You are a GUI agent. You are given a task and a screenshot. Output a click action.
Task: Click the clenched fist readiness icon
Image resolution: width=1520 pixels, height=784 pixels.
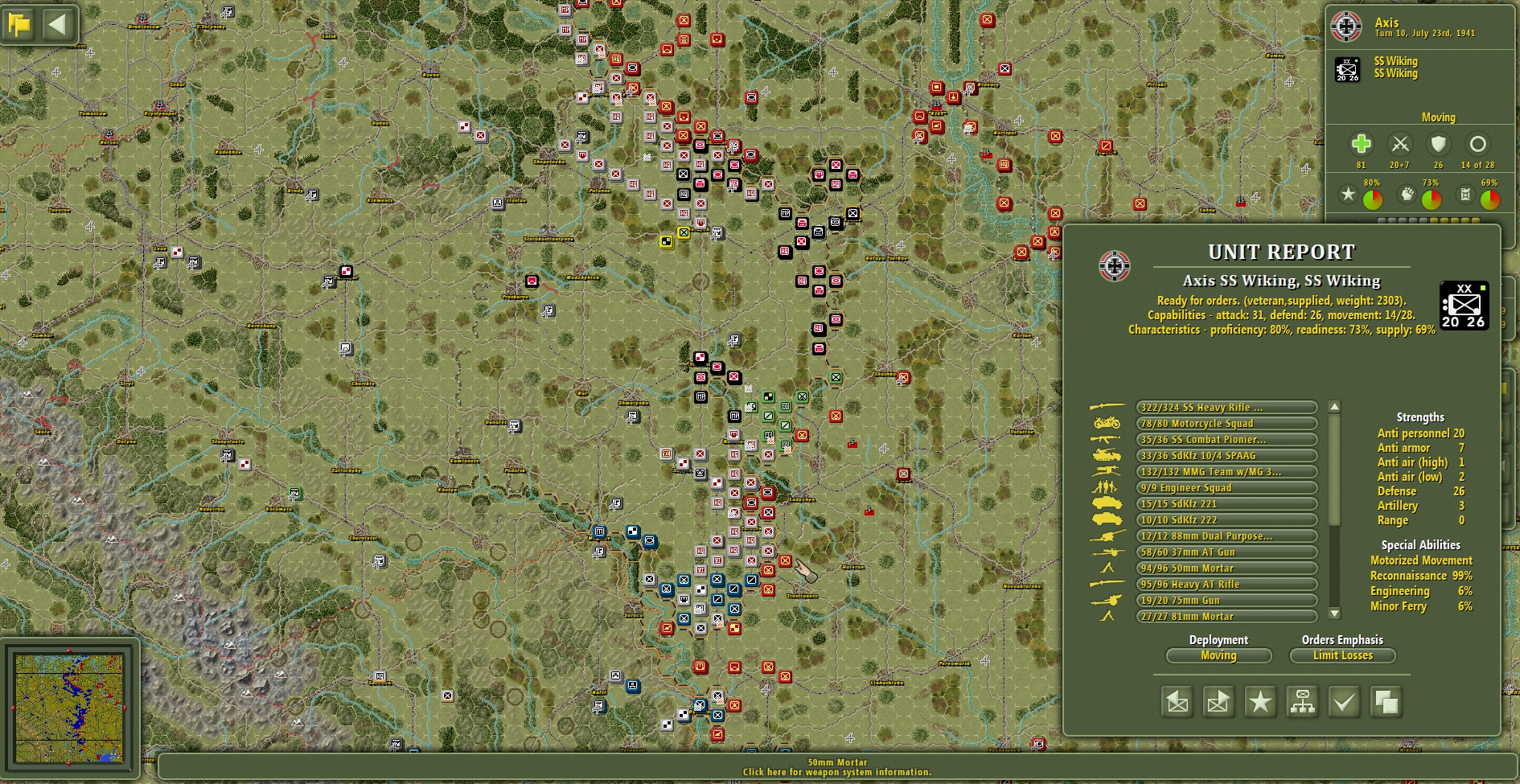[1405, 194]
